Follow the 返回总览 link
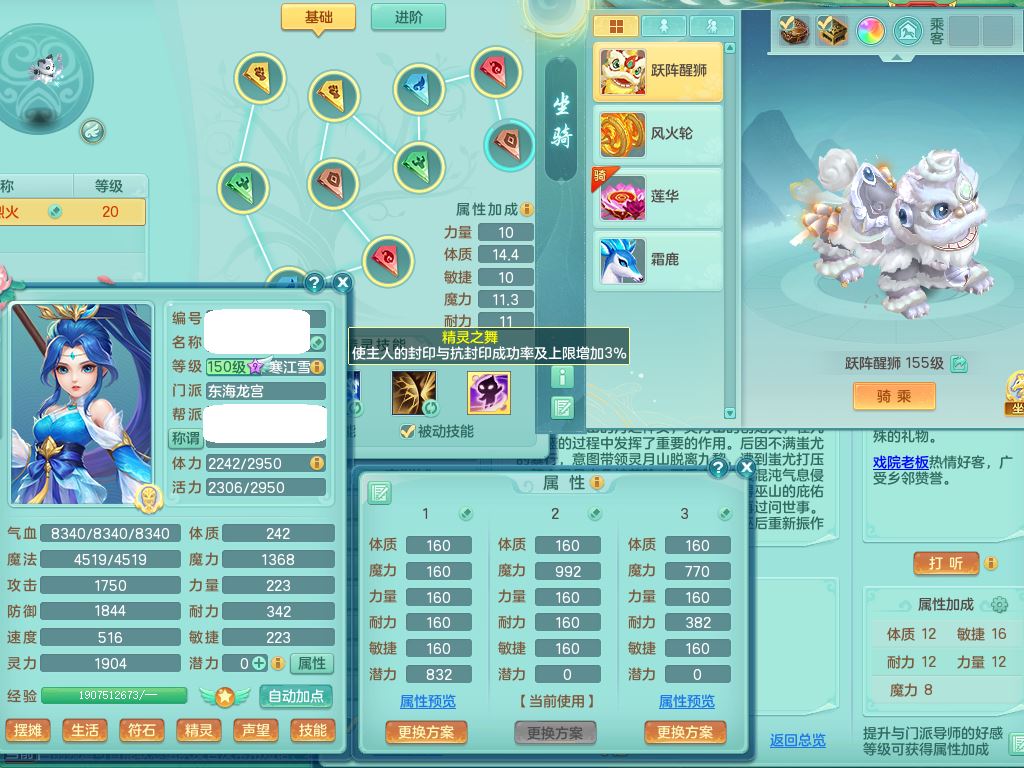Screen dimensions: 1024x768 [797, 740]
